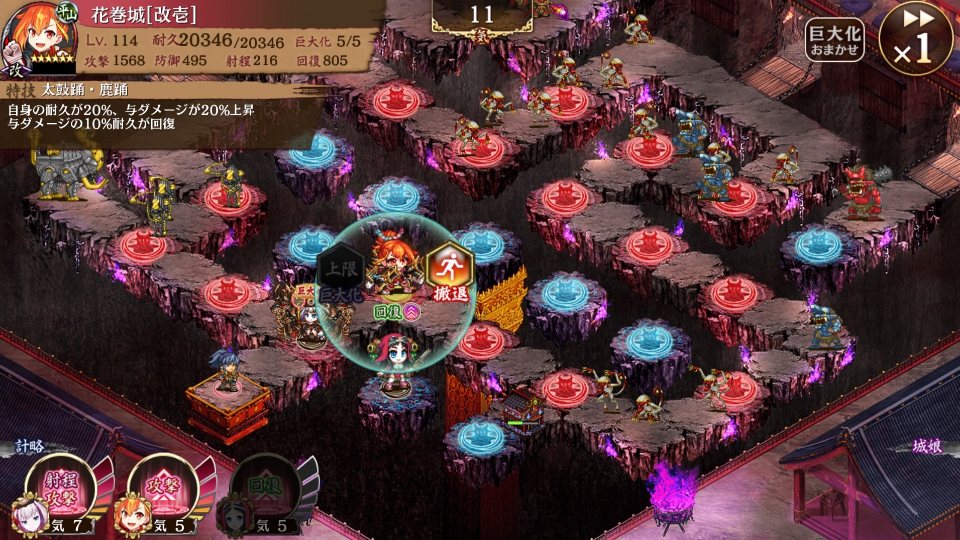Click the 花巻城 character portrait
960x540 pixels.
click(x=38, y=38)
